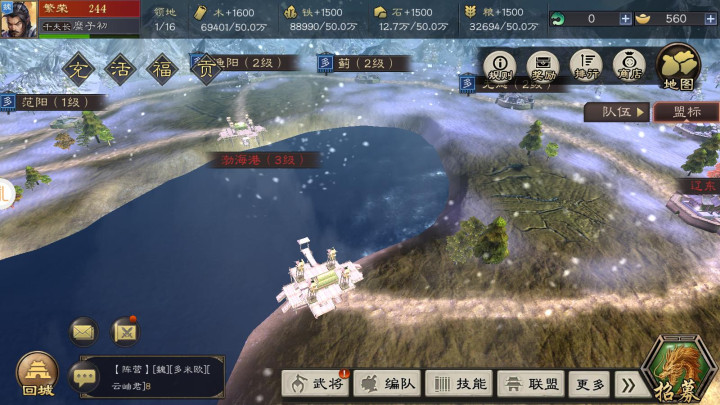
Task: Open the chat speech bubble
Action: [85, 376]
